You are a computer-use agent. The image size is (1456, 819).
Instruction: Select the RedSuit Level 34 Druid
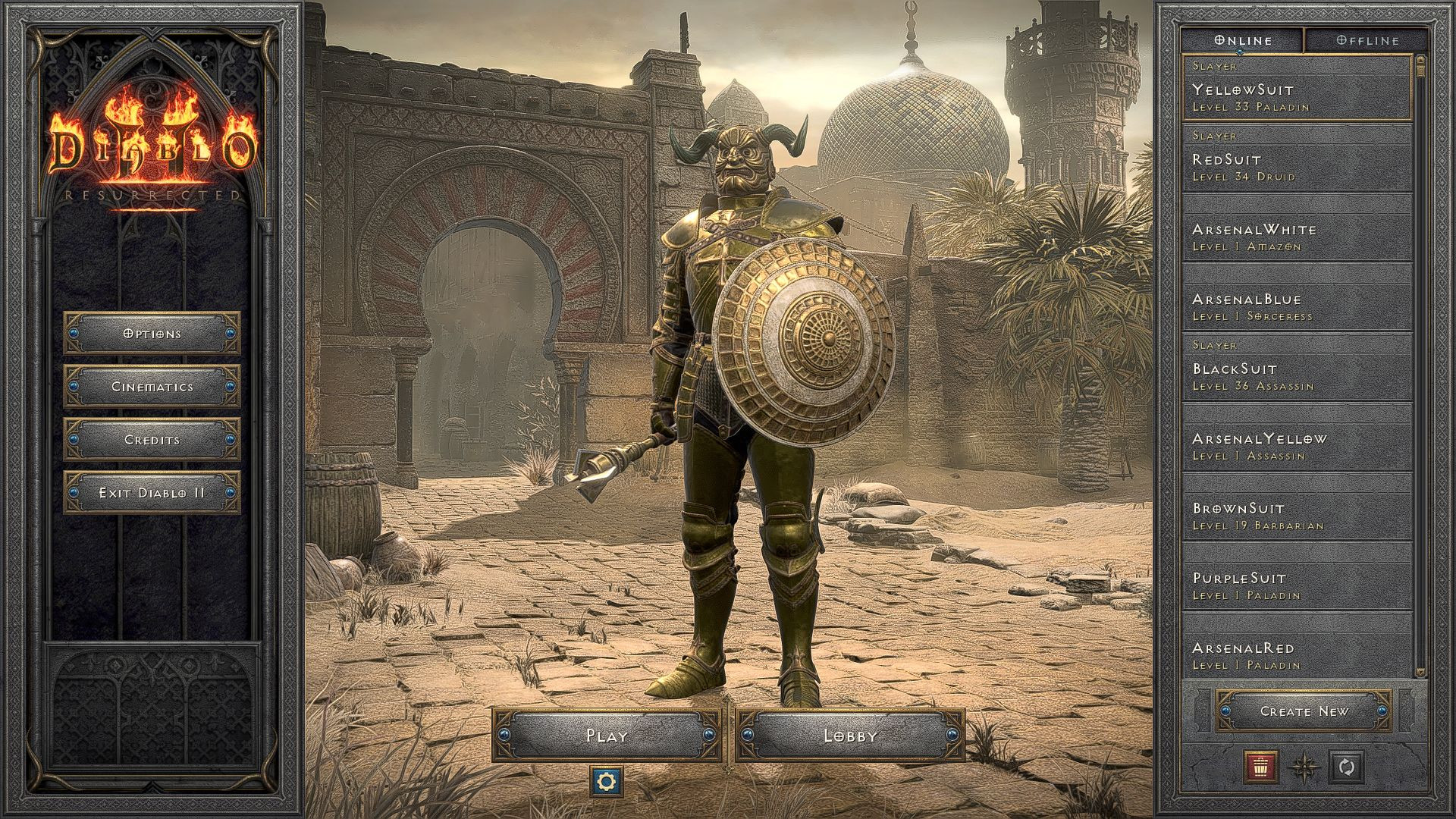[x=1289, y=166]
